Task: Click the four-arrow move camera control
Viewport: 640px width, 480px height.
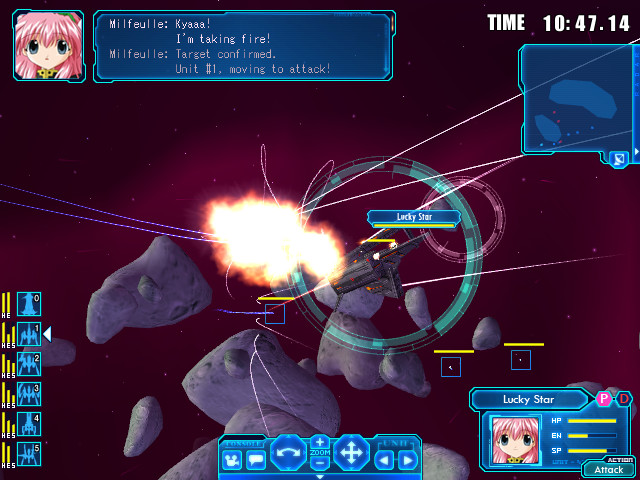Action: pyautogui.click(x=352, y=453)
